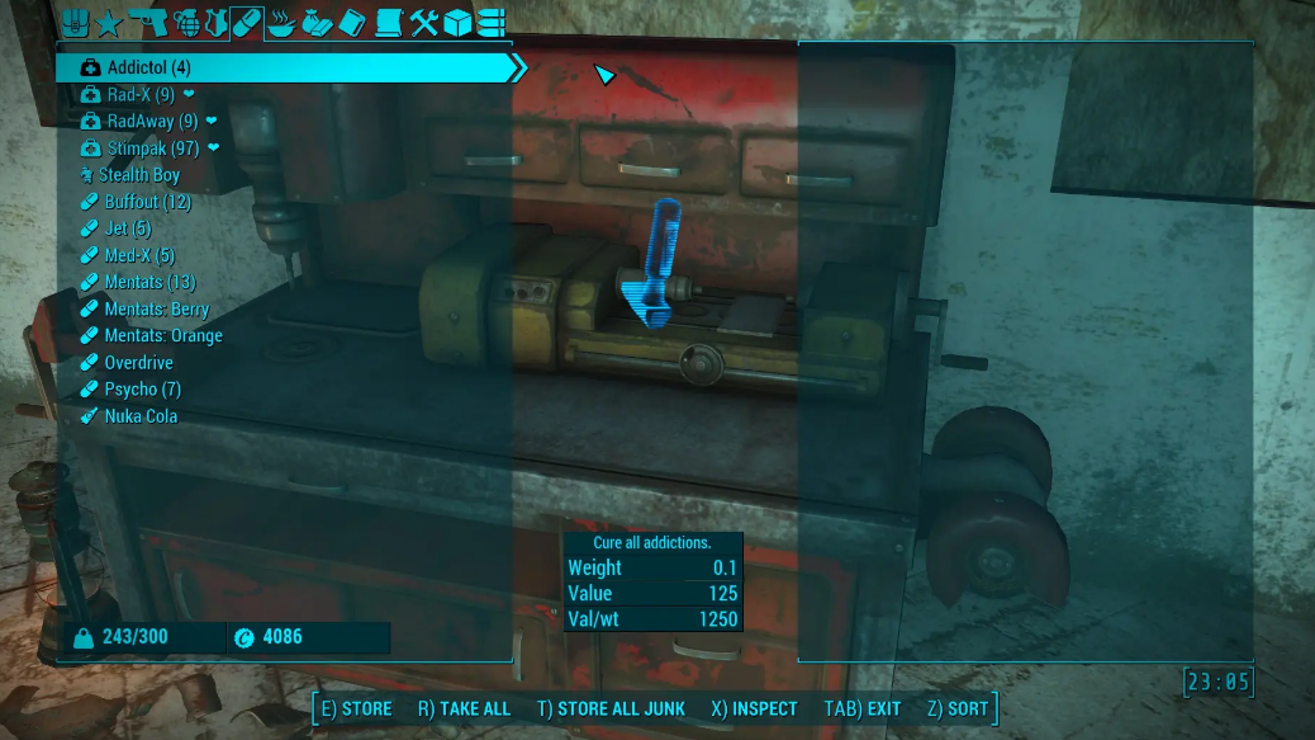Choose Rad-X from the item list
The image size is (1315, 740).
[140, 95]
